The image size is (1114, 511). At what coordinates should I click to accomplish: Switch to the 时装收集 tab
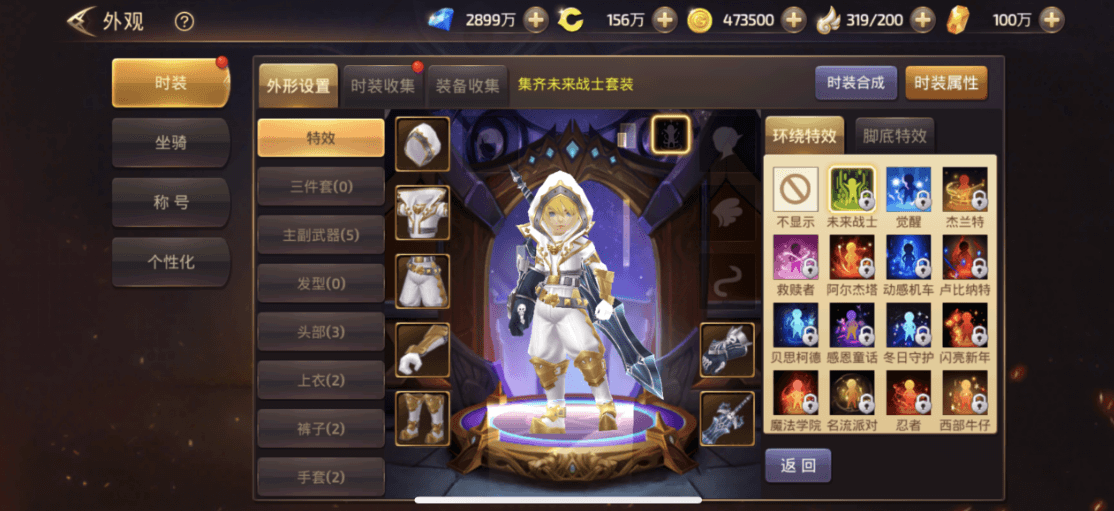point(383,86)
